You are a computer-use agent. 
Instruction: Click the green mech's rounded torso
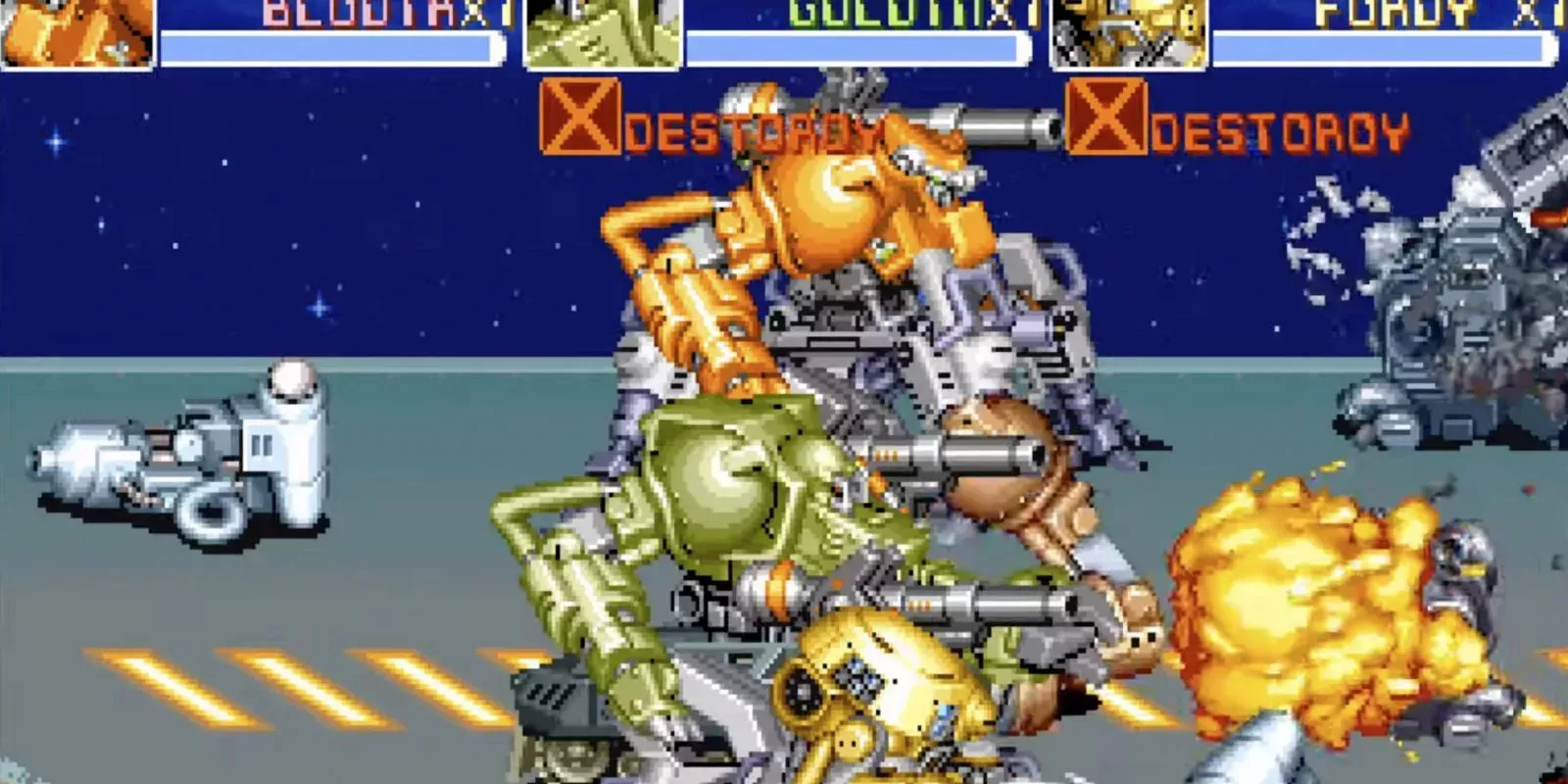click(725, 480)
